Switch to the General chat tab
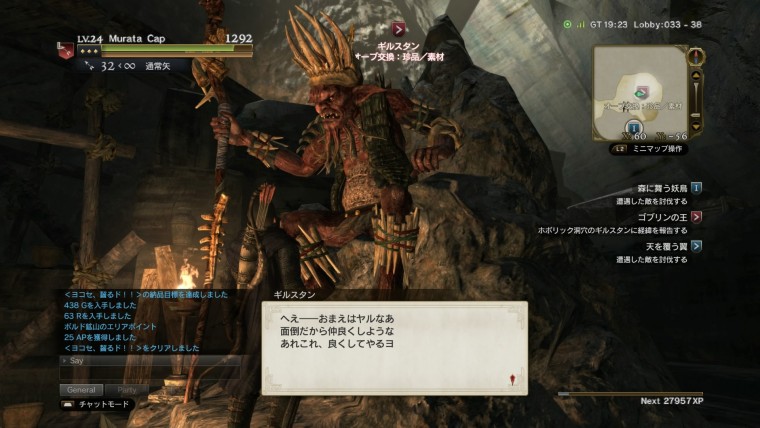This screenshot has width=760, height=428. point(81,390)
